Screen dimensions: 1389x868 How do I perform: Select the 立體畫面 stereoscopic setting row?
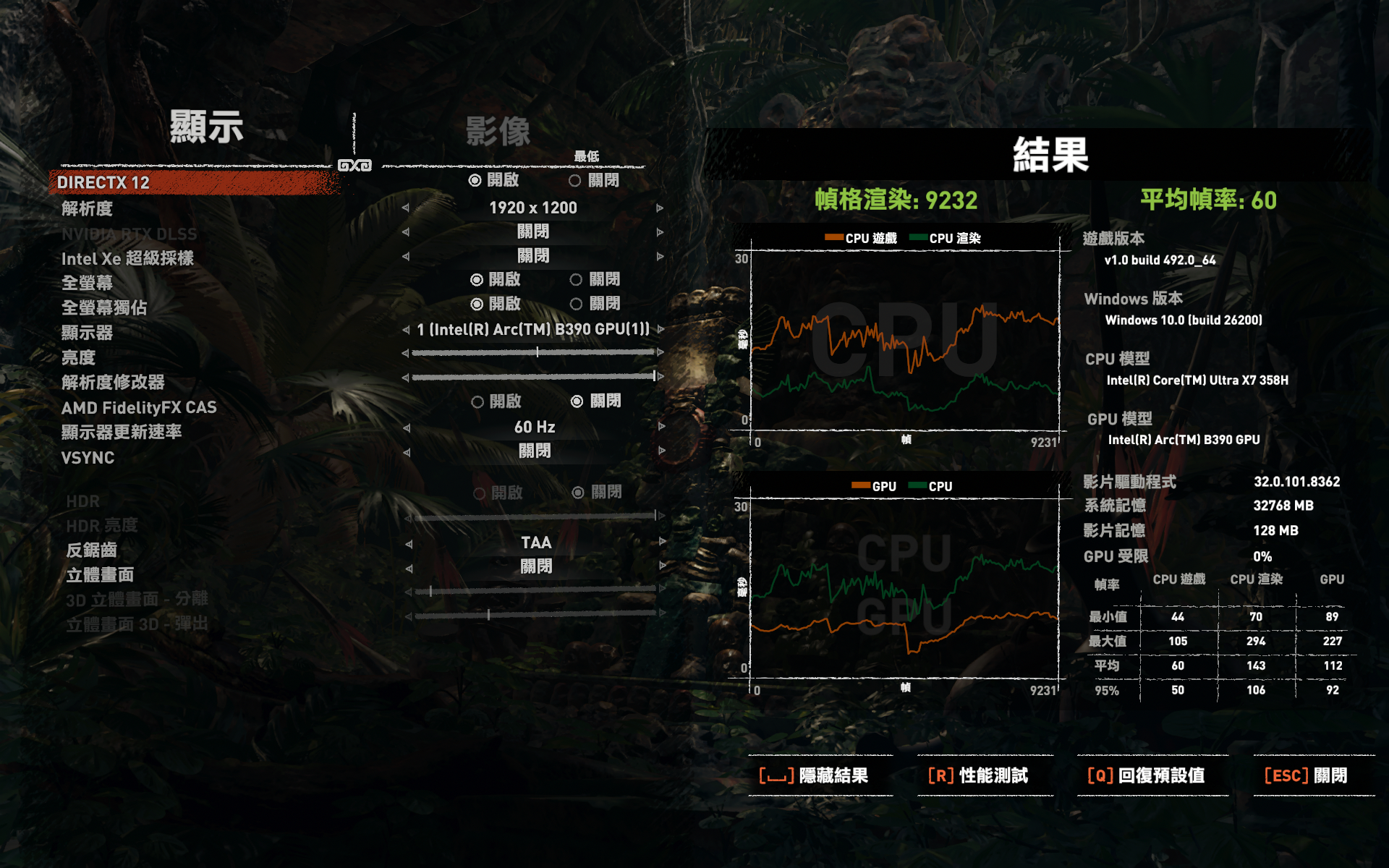coord(100,575)
